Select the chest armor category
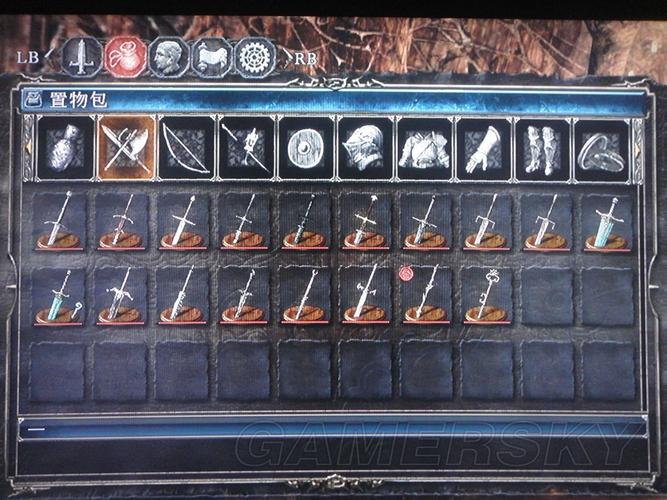Image resolution: width=667 pixels, height=500 pixels. point(425,149)
